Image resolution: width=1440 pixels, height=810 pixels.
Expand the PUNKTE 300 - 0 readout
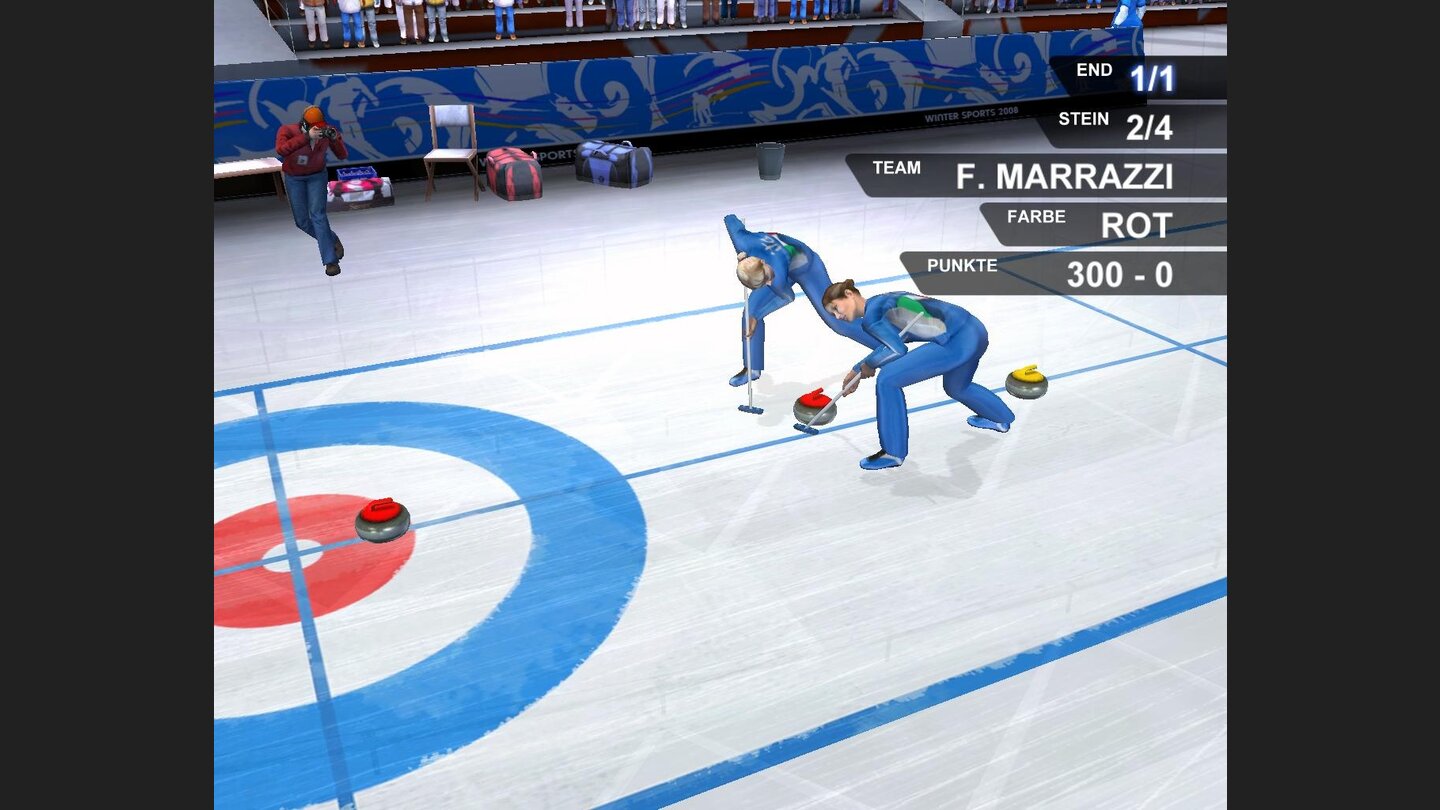1120,273
